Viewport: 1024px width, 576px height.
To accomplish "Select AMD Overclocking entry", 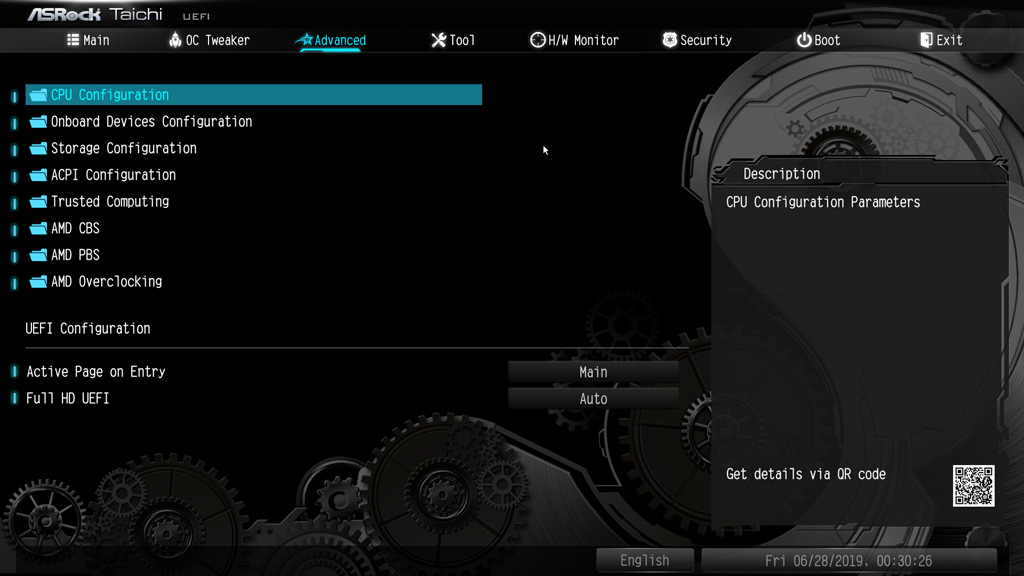I will [x=106, y=282].
